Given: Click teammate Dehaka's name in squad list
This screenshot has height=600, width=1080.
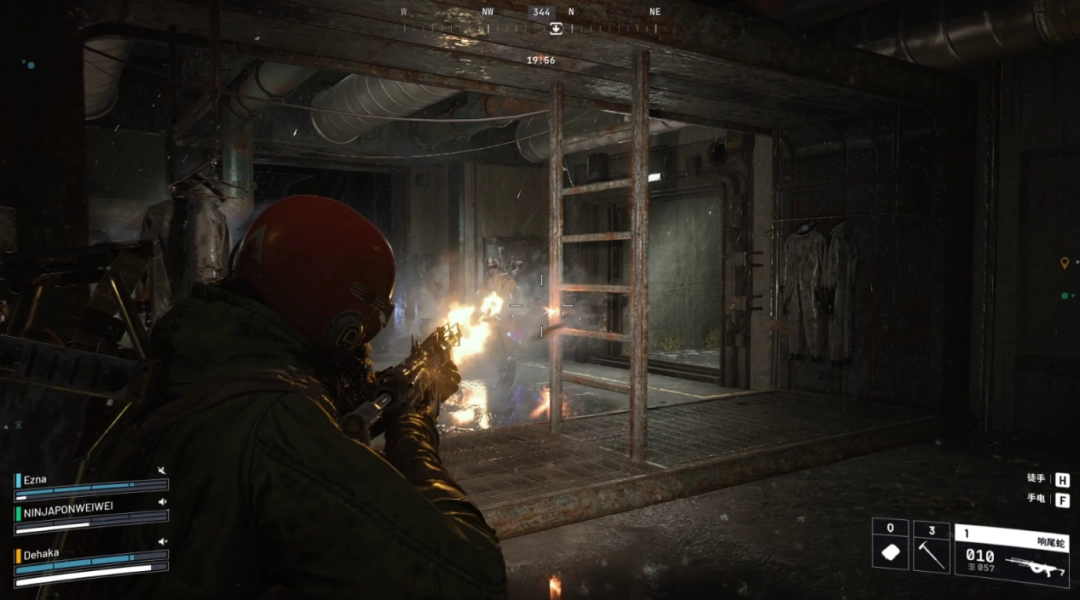Looking at the screenshot, I should coord(44,552).
